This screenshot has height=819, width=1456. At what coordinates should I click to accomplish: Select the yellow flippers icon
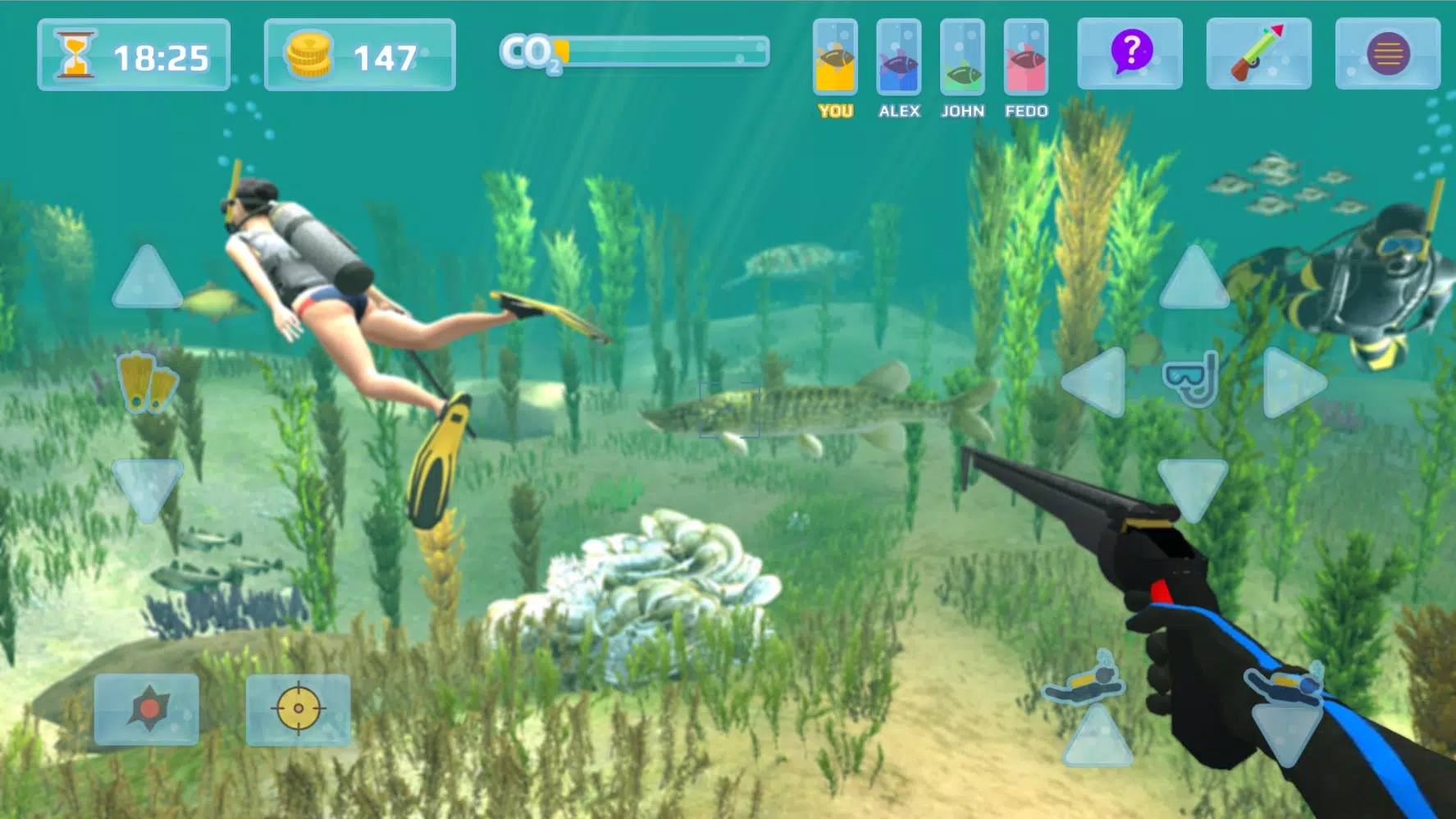(x=148, y=382)
